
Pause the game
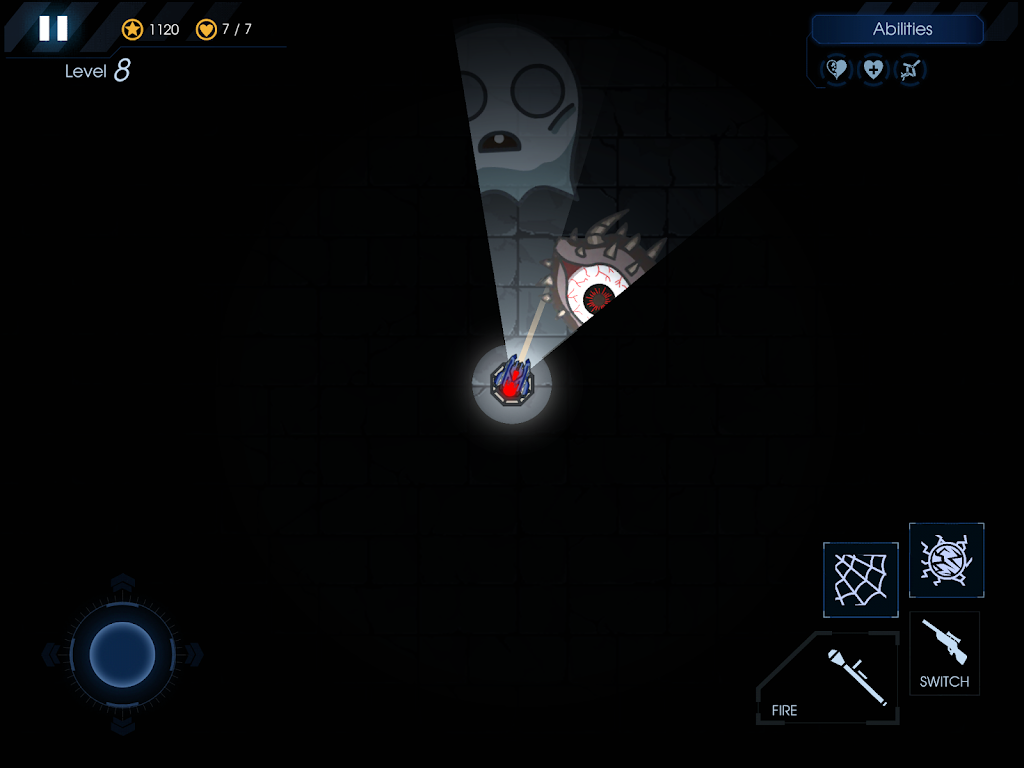[53, 29]
